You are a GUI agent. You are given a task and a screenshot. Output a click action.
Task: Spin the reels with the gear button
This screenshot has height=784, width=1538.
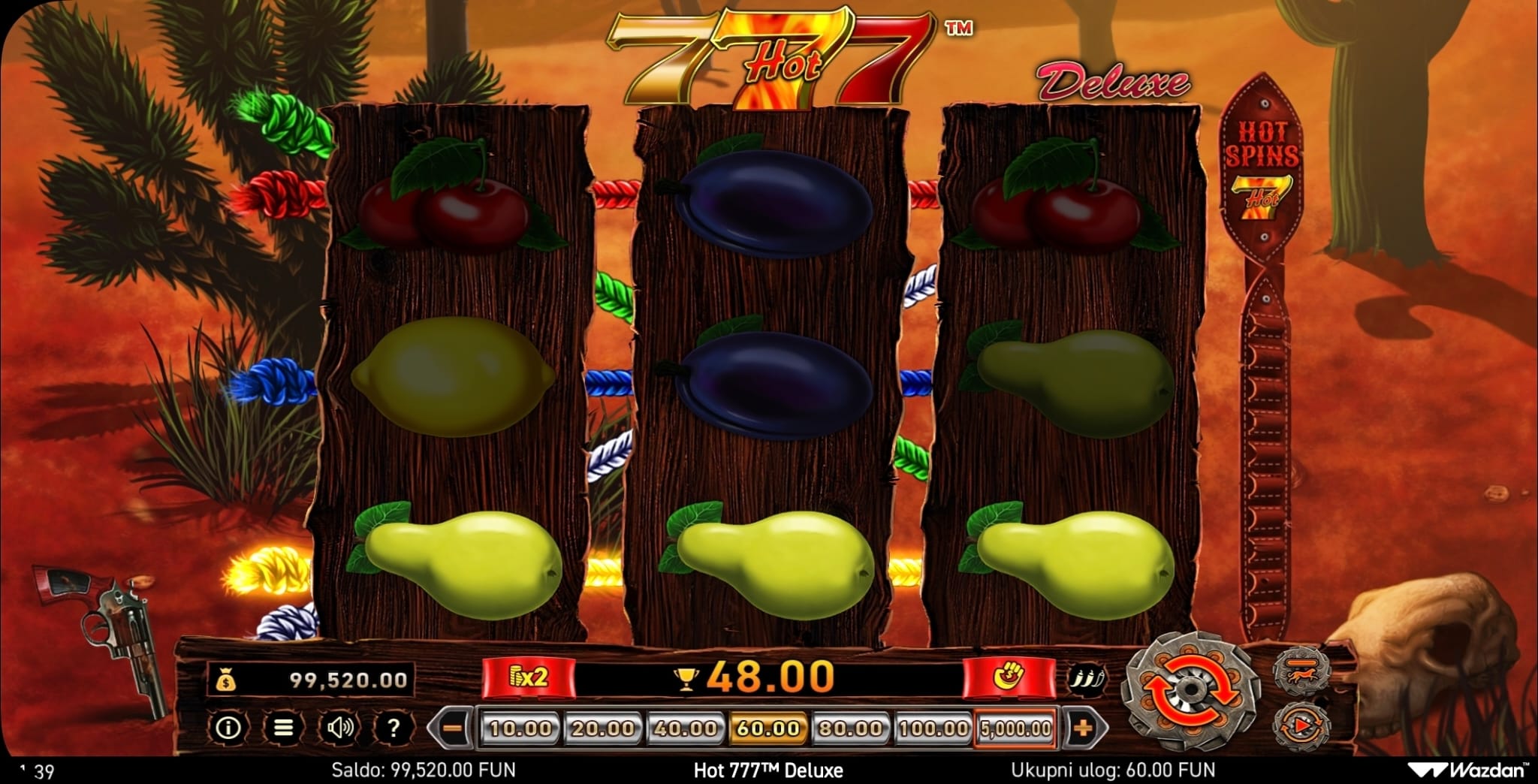click(x=1190, y=692)
